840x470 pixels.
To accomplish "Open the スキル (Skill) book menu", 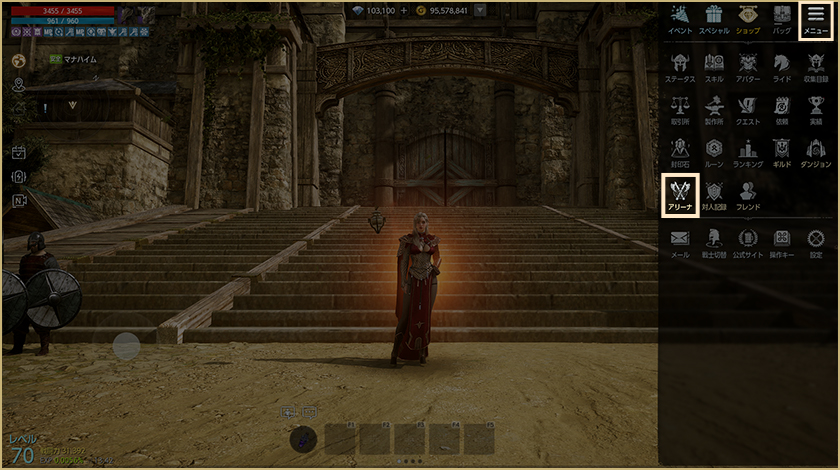I will coord(714,66).
